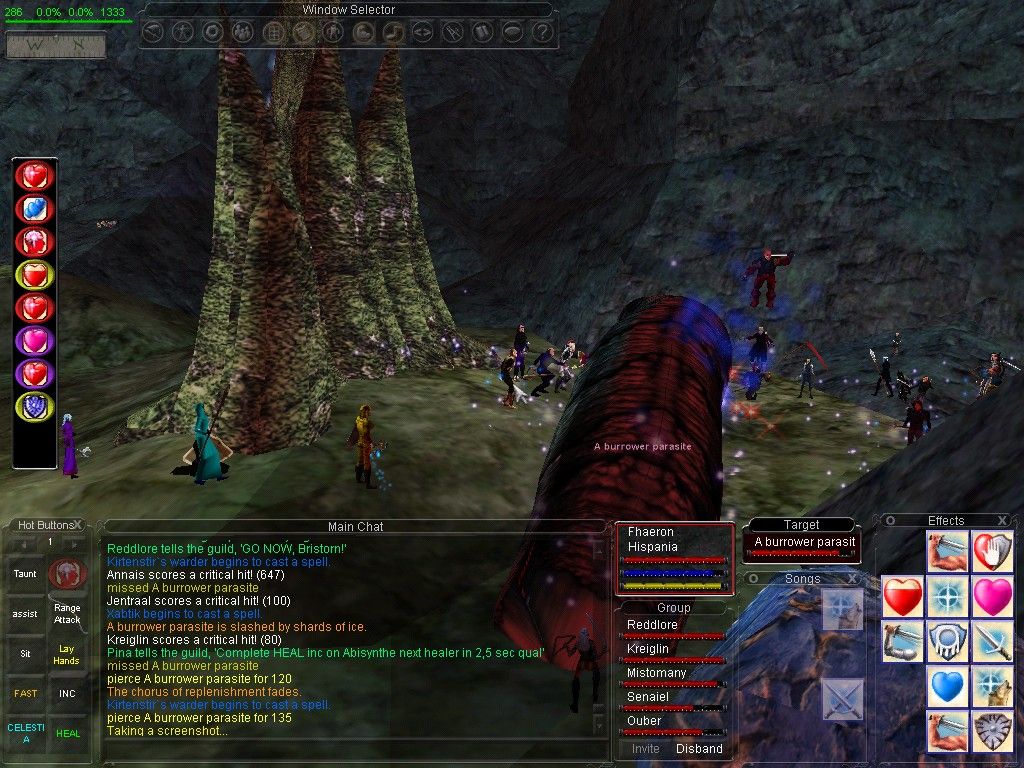Cast Lay Hands from the hot buttons
This screenshot has width=1024, height=768.
tap(67, 655)
